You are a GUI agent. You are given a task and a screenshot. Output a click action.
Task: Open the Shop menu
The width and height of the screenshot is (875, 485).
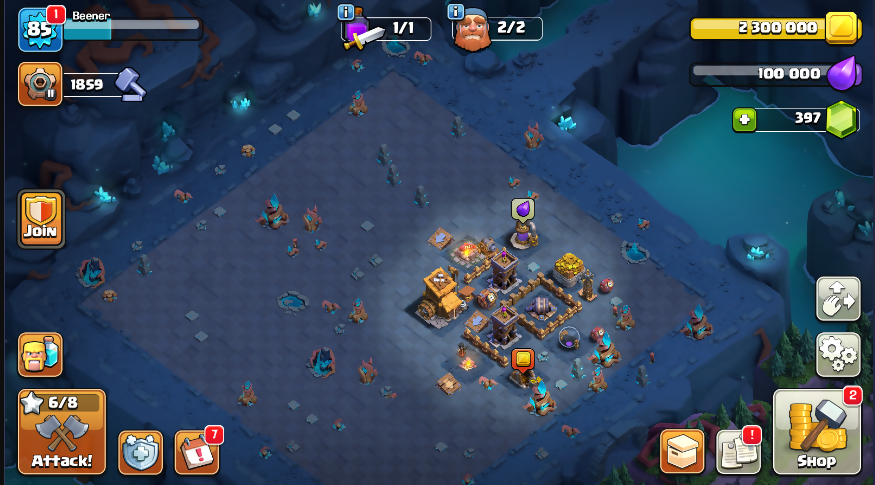click(x=816, y=431)
